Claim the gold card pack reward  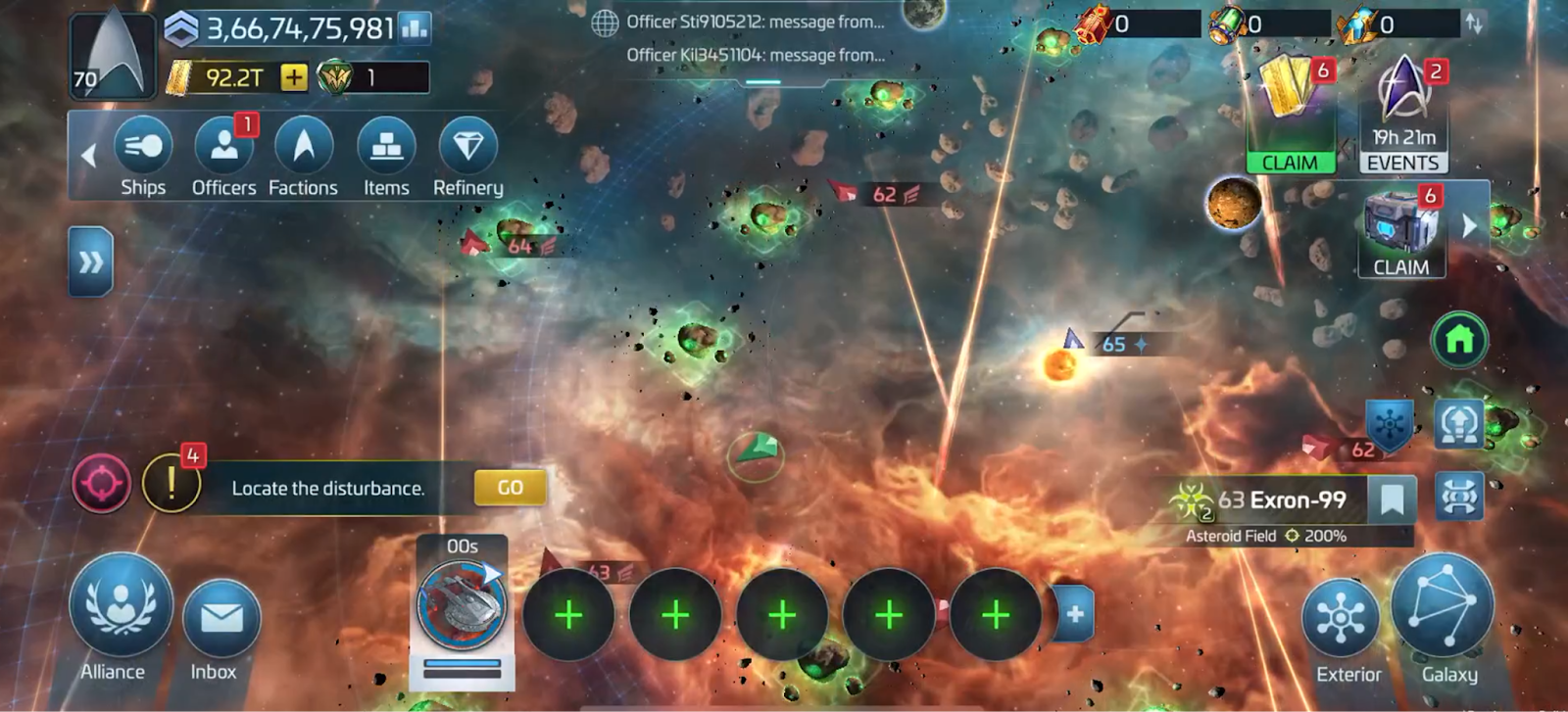click(x=1290, y=116)
